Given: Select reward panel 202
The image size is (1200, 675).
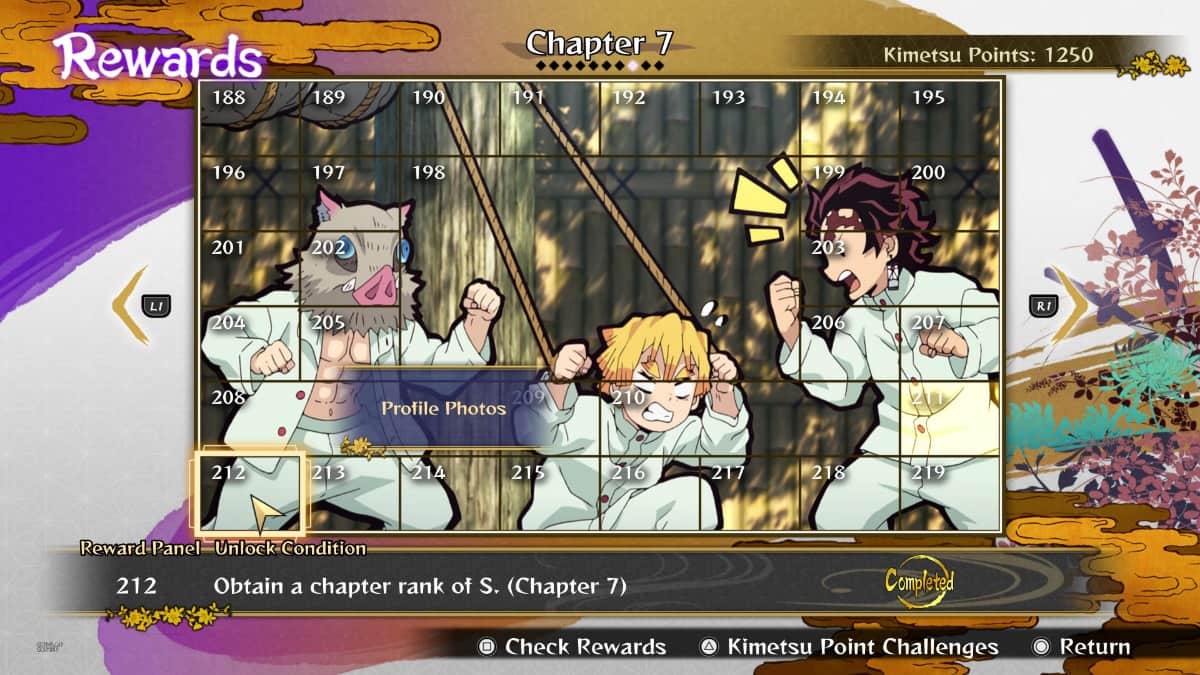Looking at the screenshot, I should coord(350,268).
